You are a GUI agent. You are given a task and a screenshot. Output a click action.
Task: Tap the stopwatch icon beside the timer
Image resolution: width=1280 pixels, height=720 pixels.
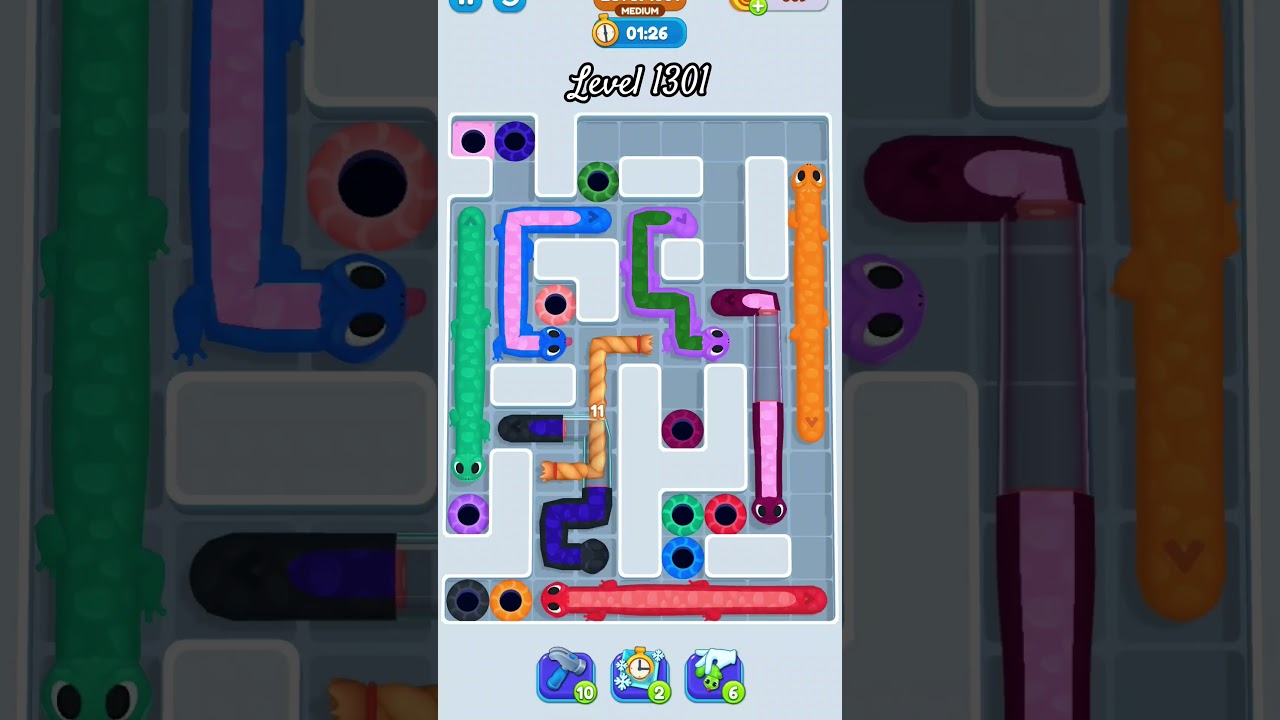(x=603, y=32)
